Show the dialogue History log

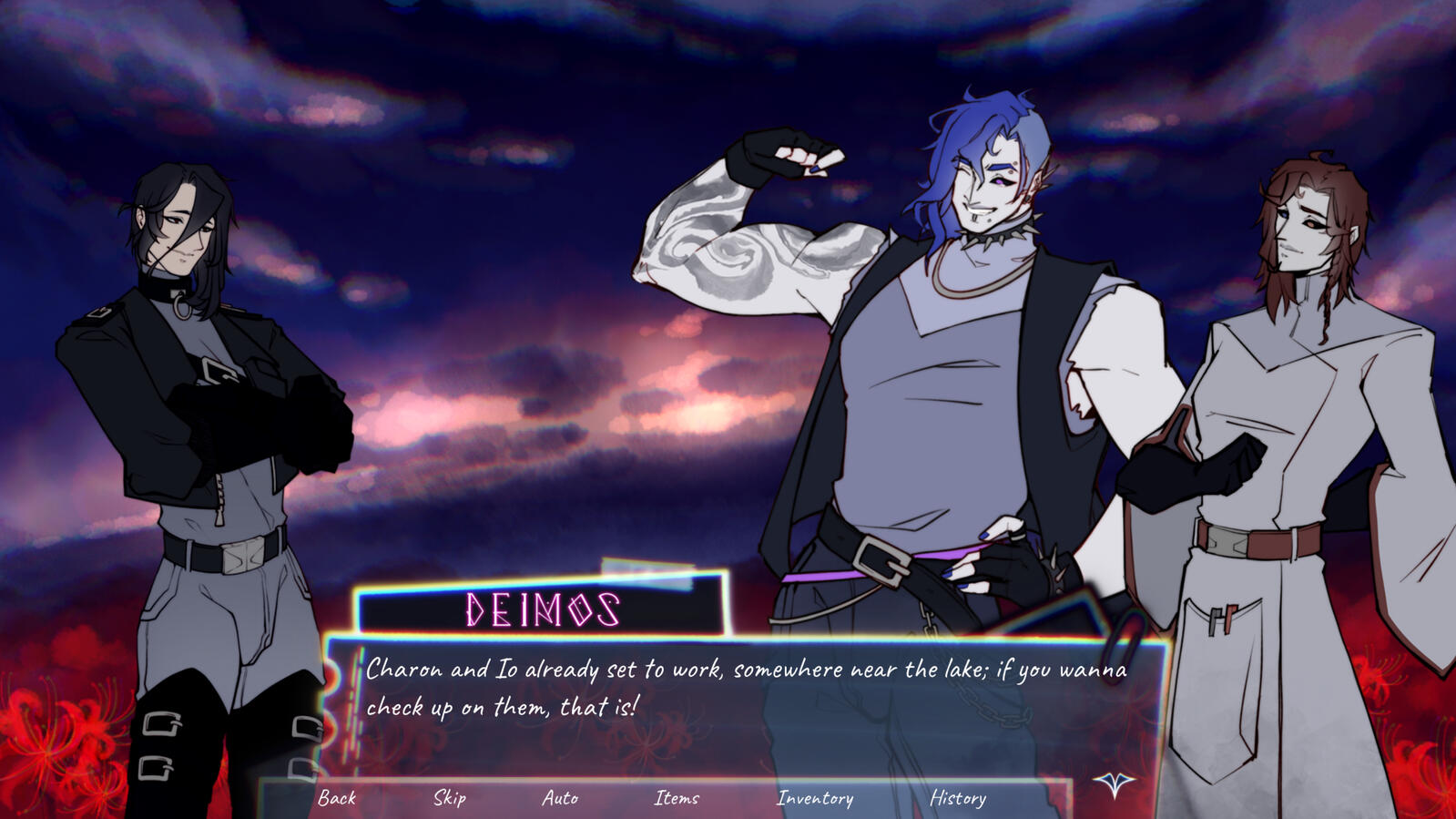[958, 798]
